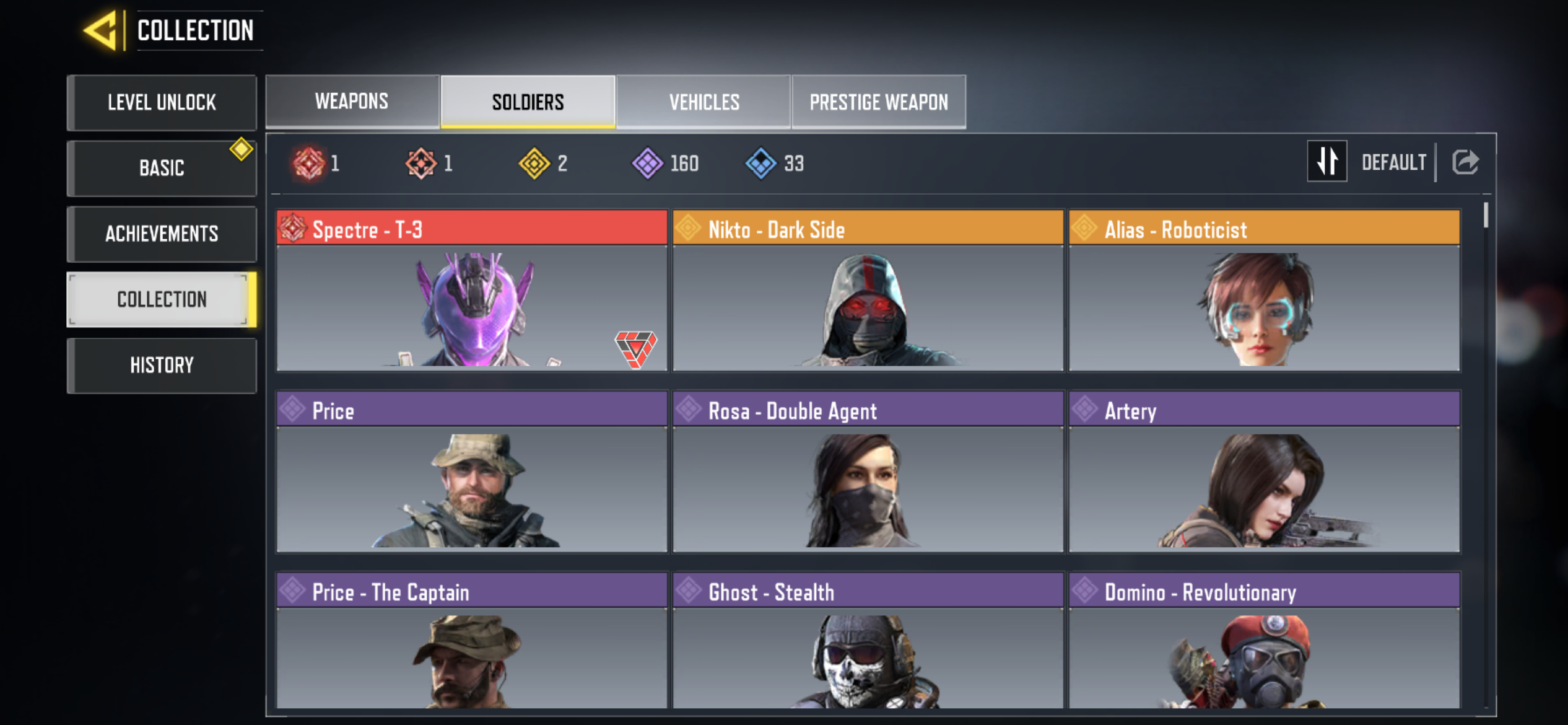Switch to the Vehicles tab
Screen dimensions: 1568x725
(704, 102)
